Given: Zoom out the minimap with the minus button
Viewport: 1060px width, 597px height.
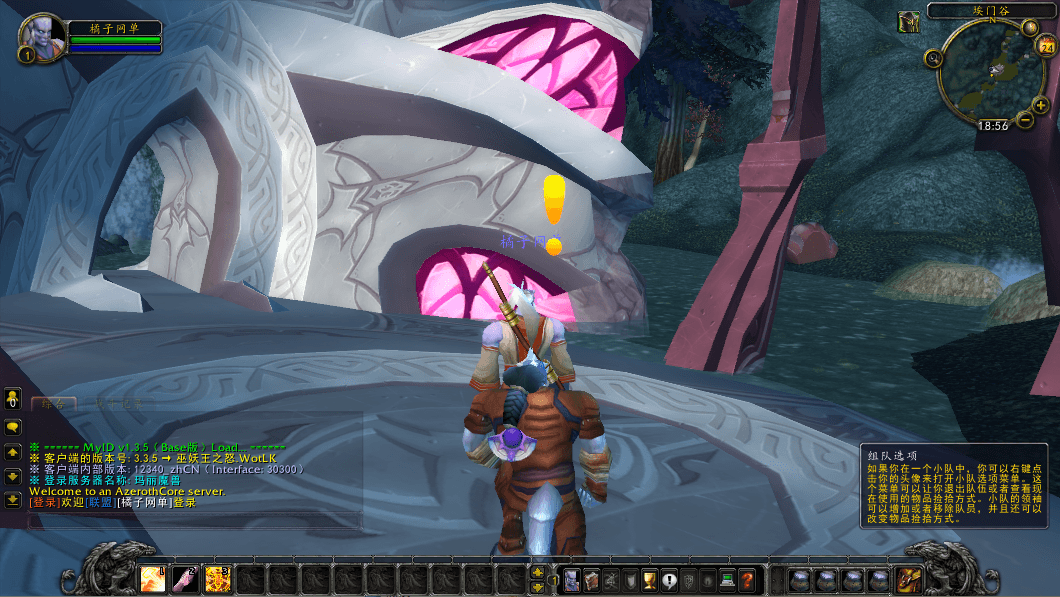Looking at the screenshot, I should (x=1026, y=120).
